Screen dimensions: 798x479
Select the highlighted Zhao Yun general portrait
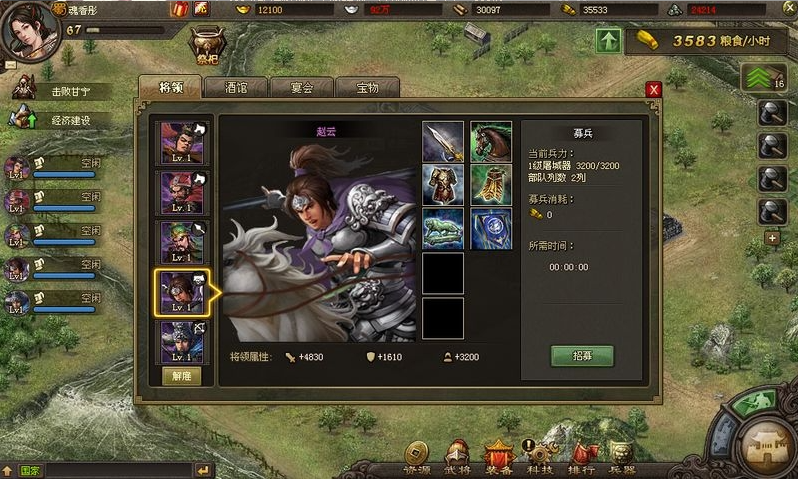pos(183,291)
